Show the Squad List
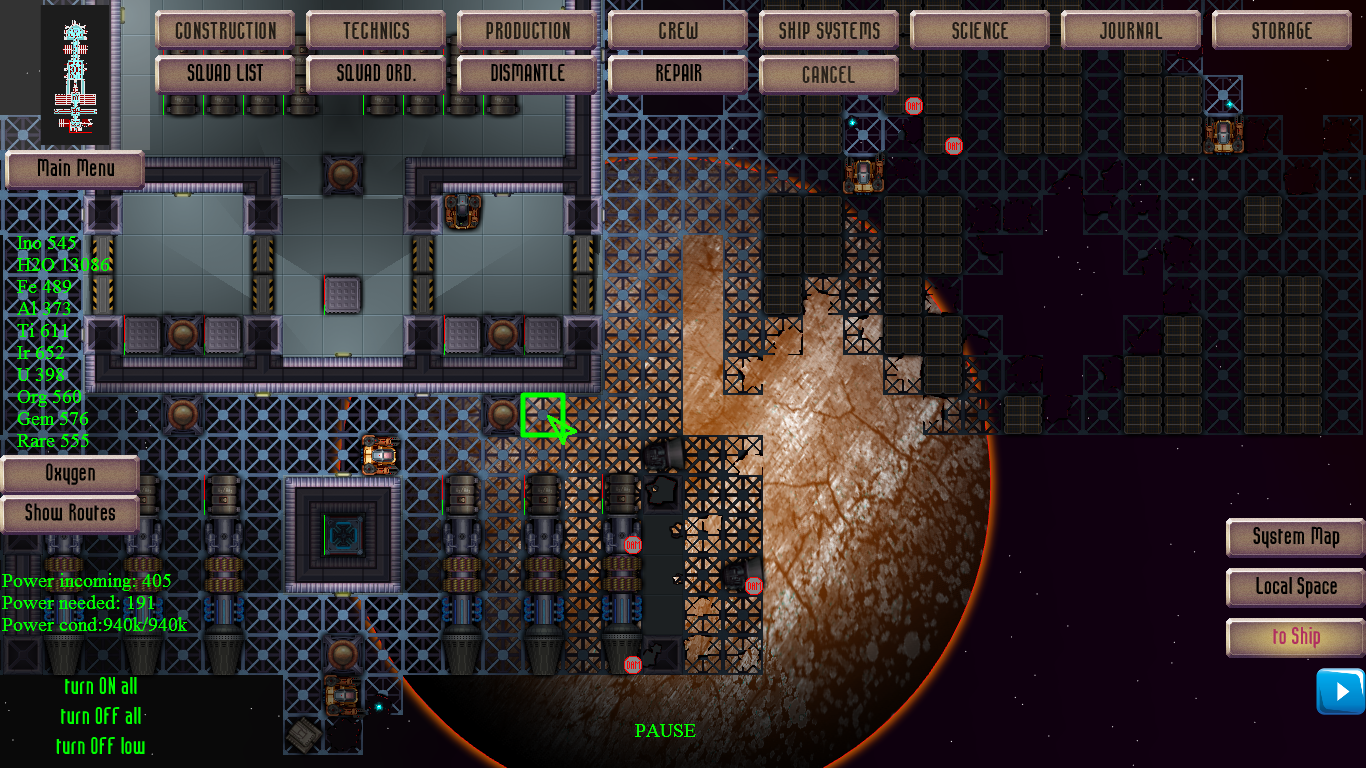Screen dimensions: 1366x768 pos(225,74)
